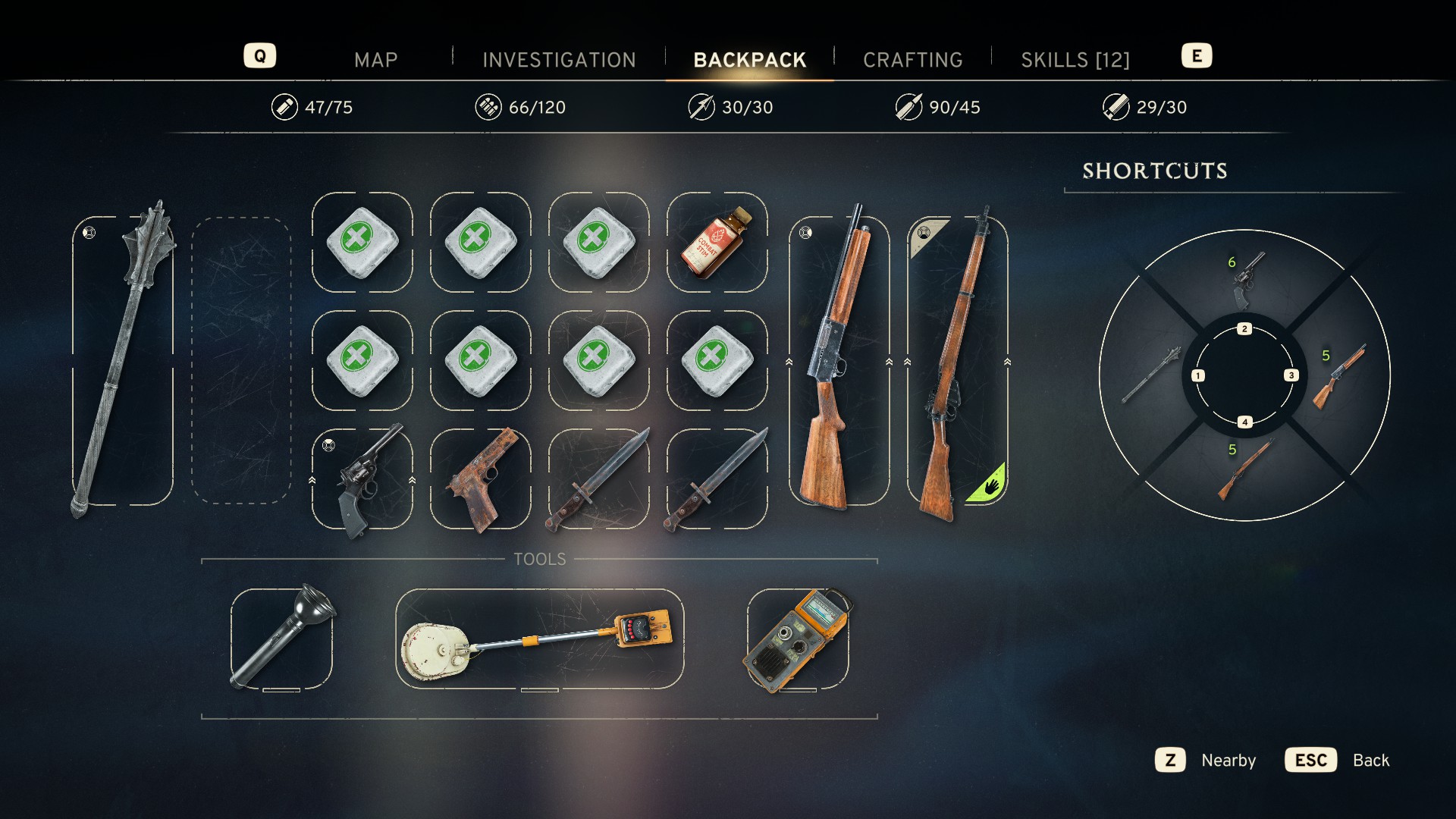The image size is (1456, 819).
Task: Pick the mace shortcut on the wheel
Action: (x=1150, y=376)
